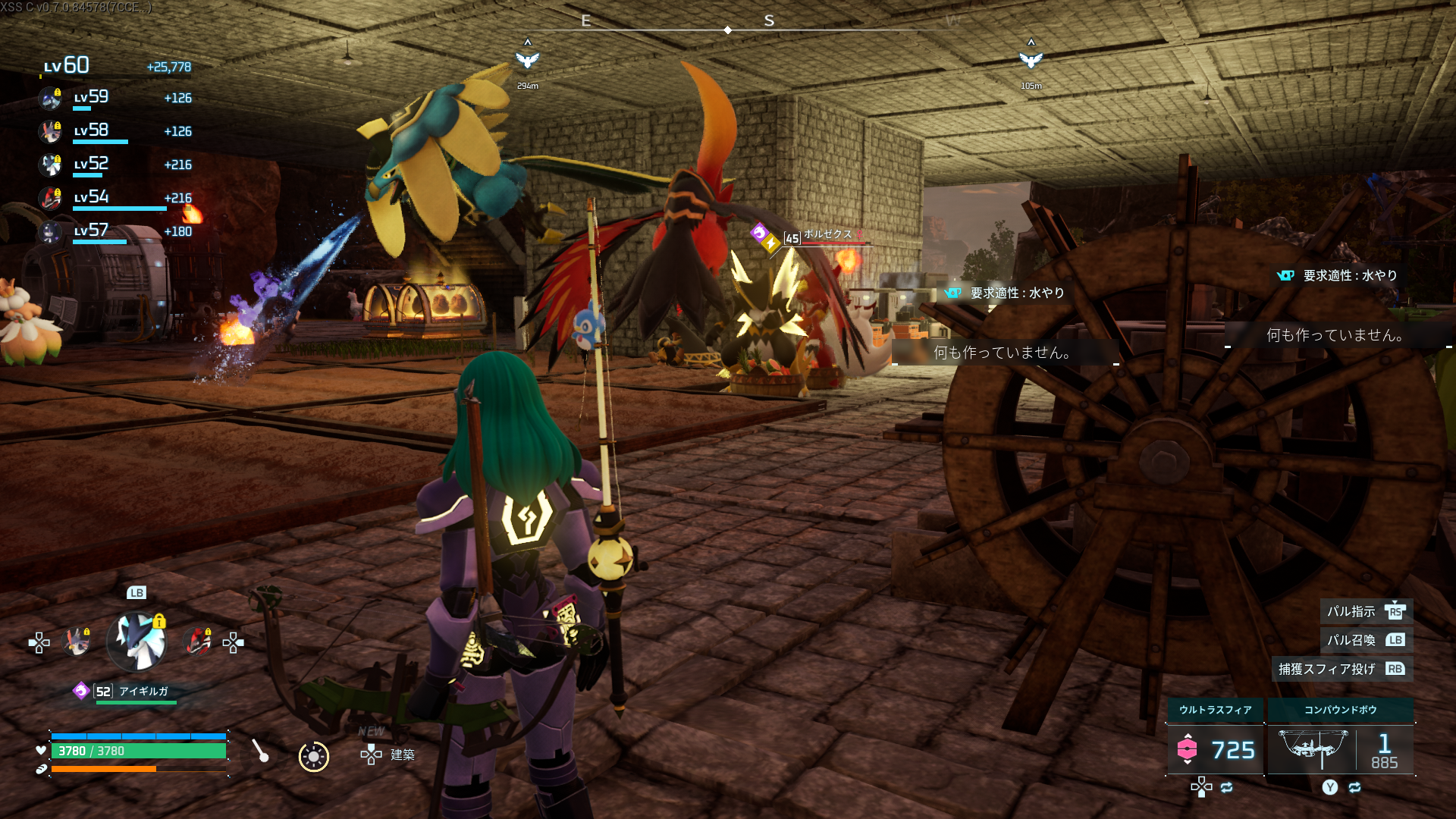Select the active pal アイギルガ portrait
The width and height of the screenshot is (1456, 819).
pos(137,642)
